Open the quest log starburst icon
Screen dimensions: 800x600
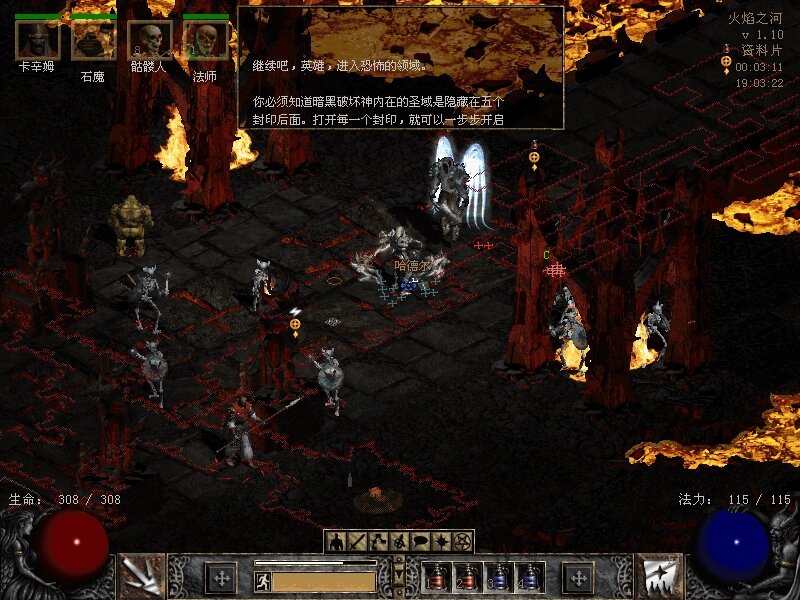441,541
